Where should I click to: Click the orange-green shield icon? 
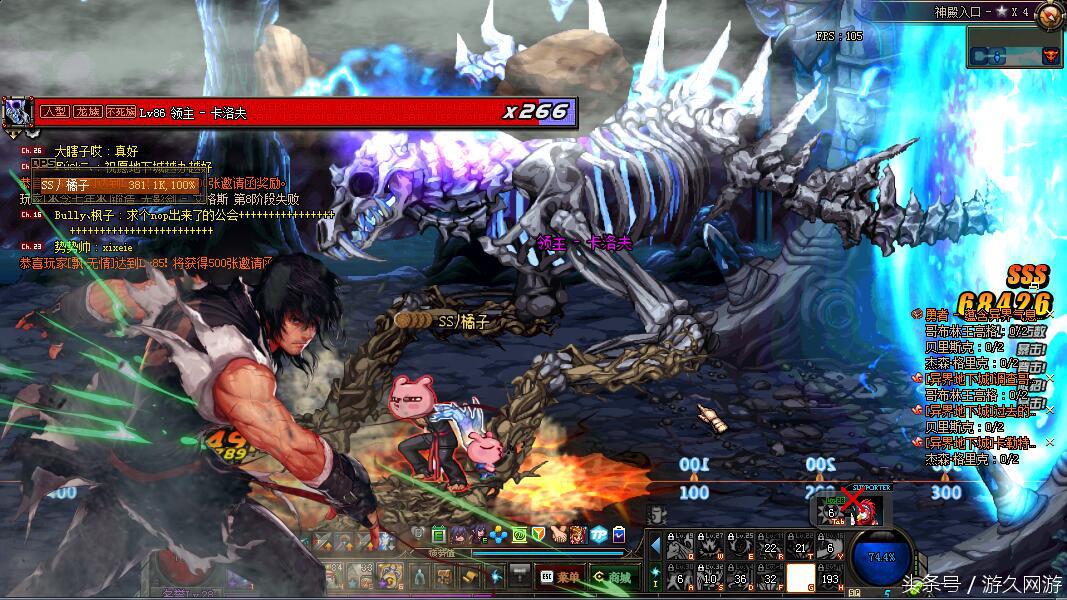pos(540,535)
